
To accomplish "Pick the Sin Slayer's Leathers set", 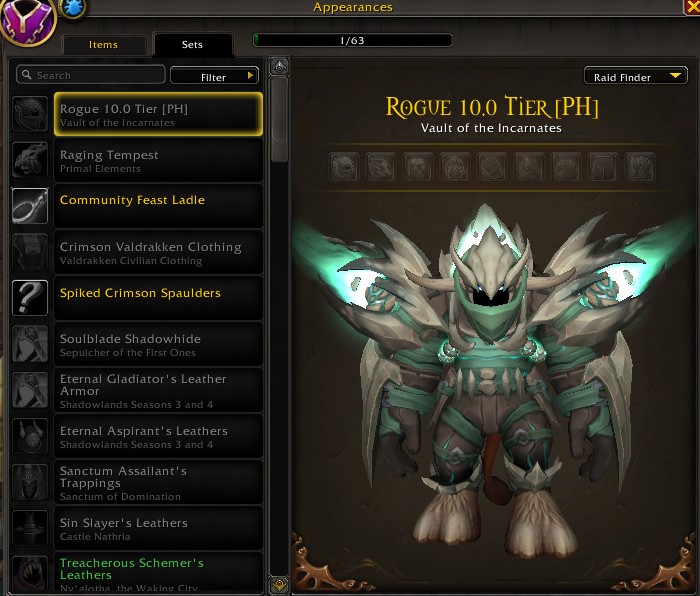I will point(158,528).
